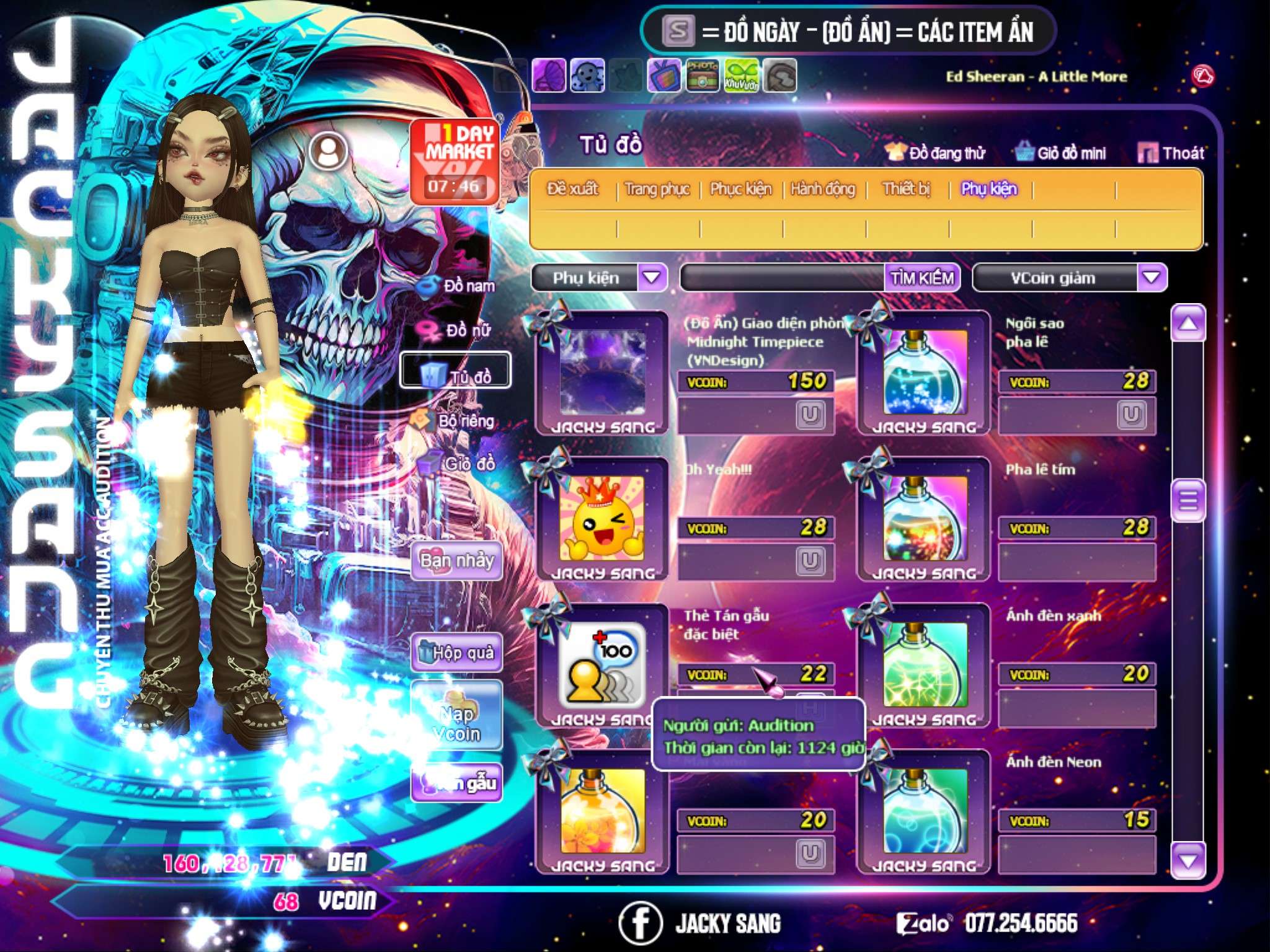The height and width of the screenshot is (952, 1270).
Task: Open the Đề xuất tab
Action: tap(572, 189)
